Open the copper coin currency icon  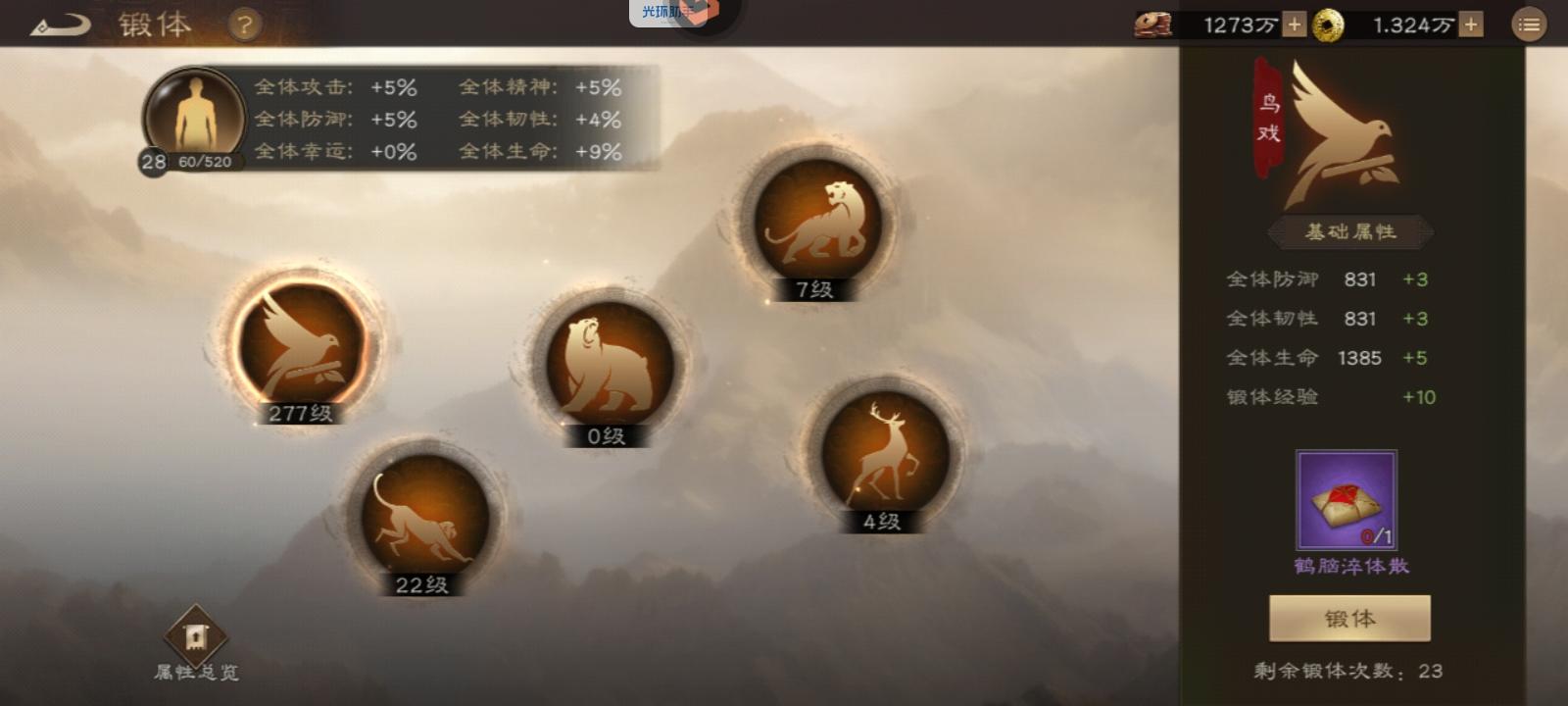1154,24
